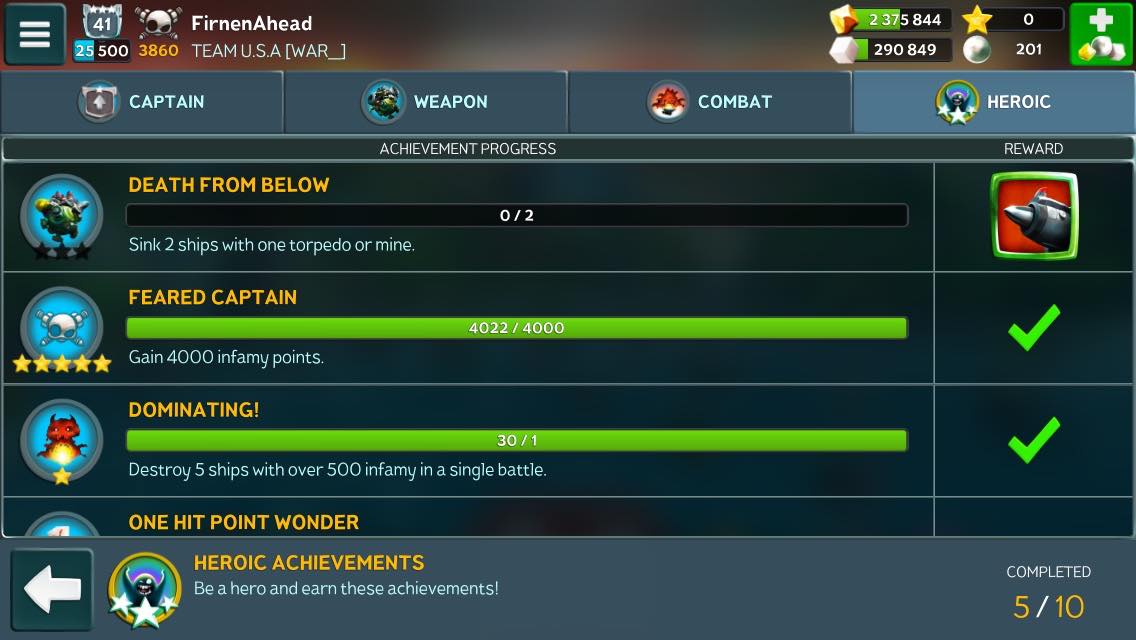Open the hamburger main menu
Viewport: 1136px width, 640px height.
click(x=35, y=34)
